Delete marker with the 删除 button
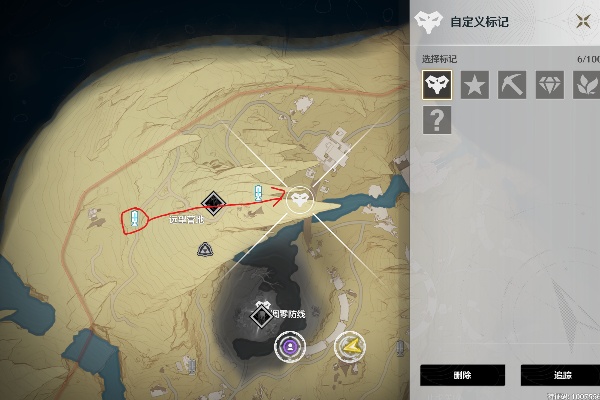The height and width of the screenshot is (400, 600). pyautogui.click(x=462, y=375)
